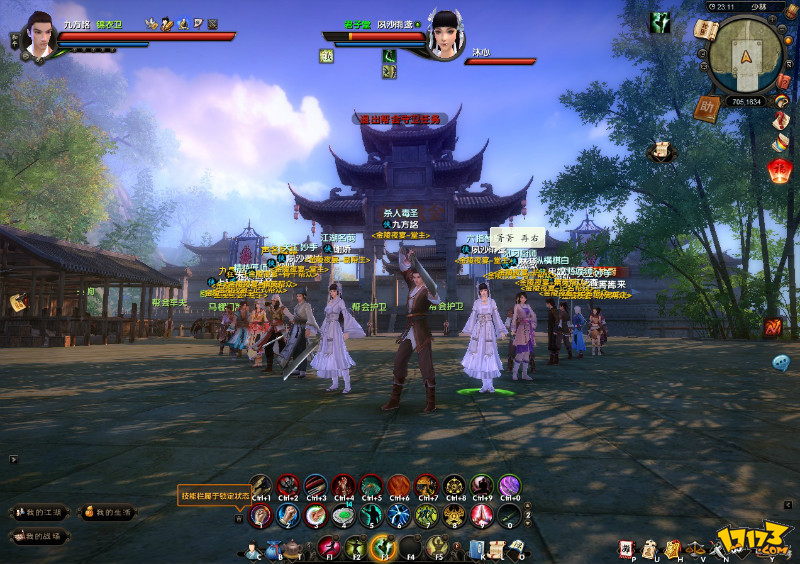Open the 我的生活 panel

point(108,513)
